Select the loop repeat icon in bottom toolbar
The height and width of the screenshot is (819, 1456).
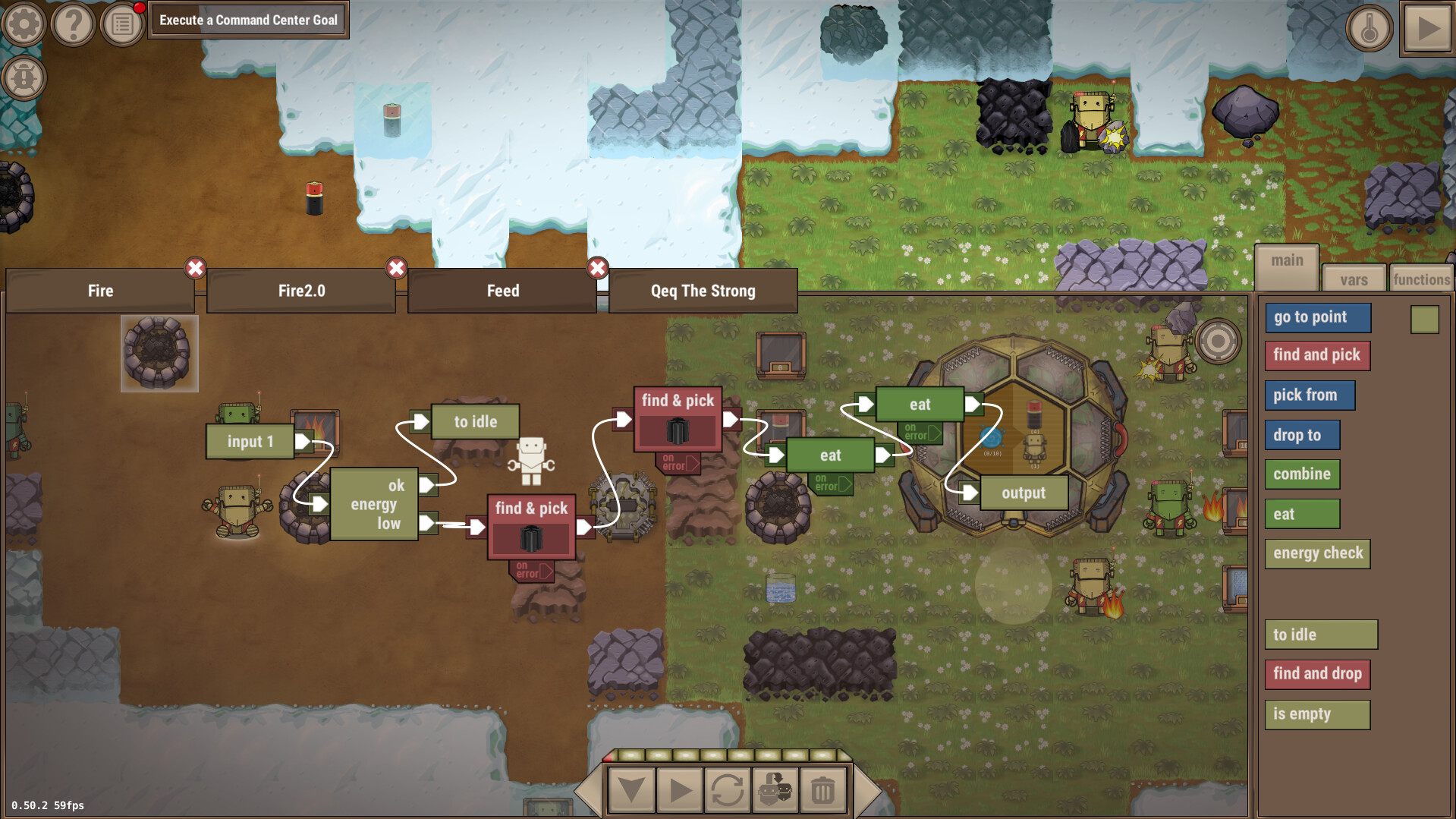pyautogui.click(x=727, y=789)
